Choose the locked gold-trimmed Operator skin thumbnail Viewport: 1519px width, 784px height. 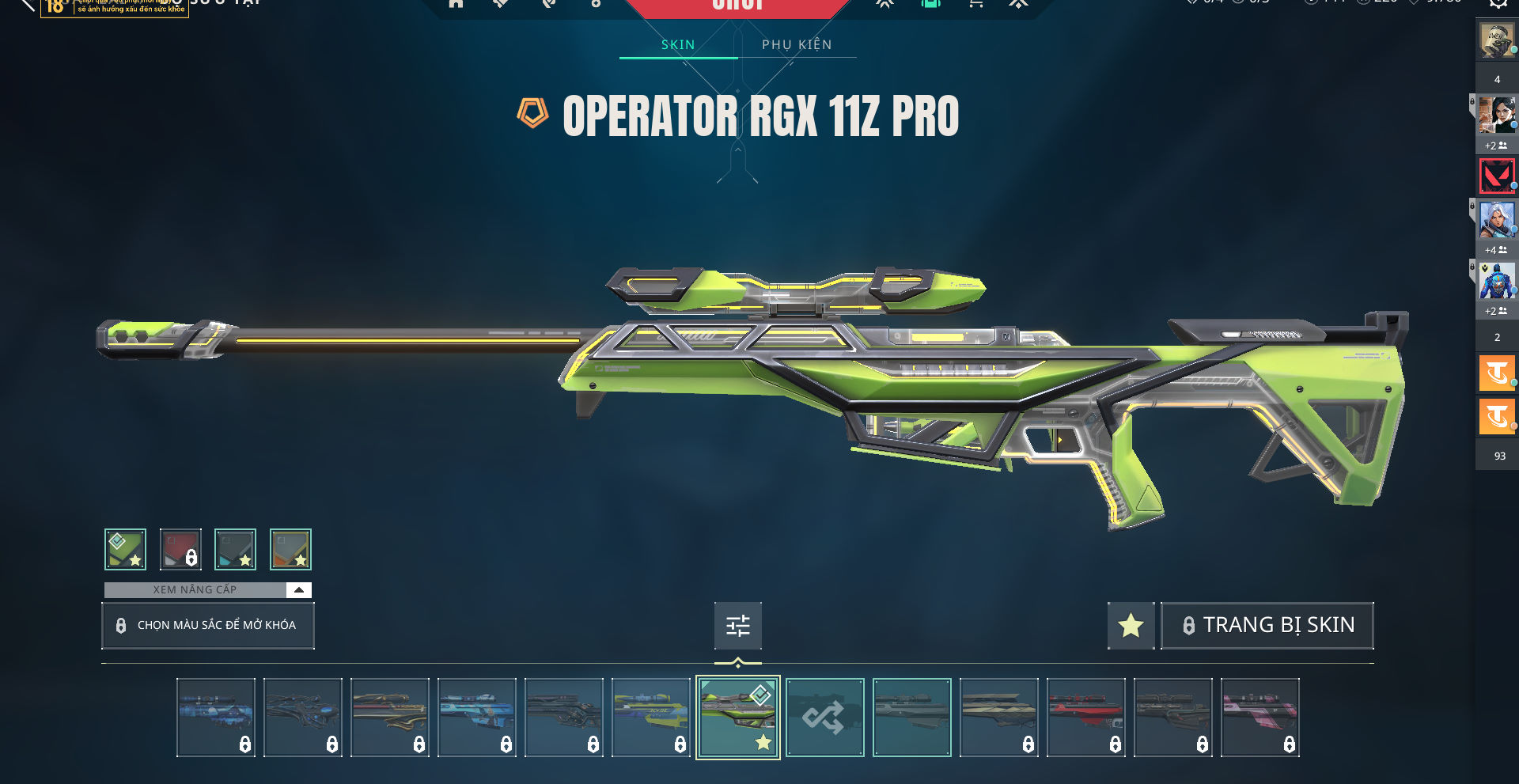389,718
